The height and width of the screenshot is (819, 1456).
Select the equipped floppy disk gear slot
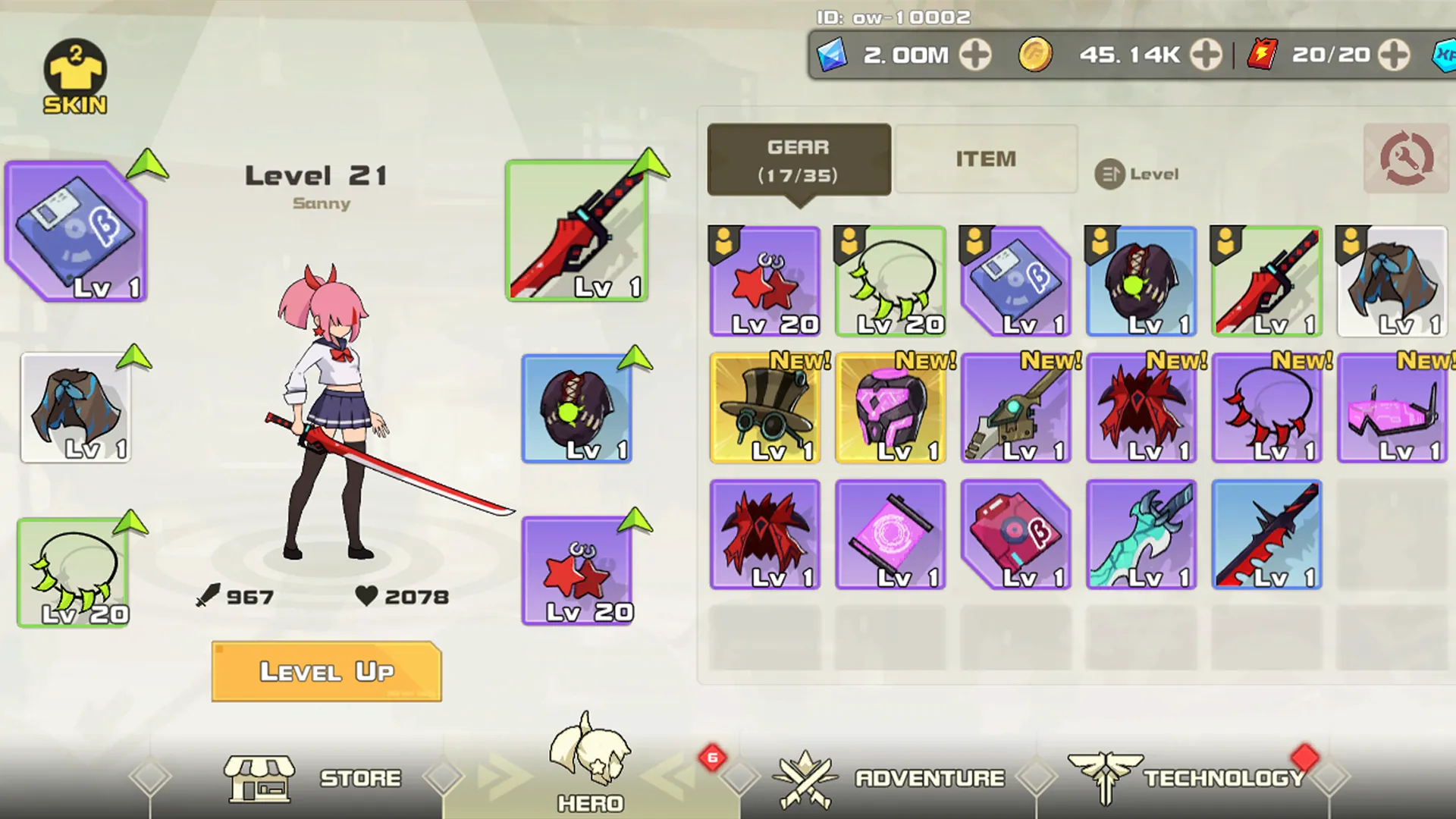[76, 231]
